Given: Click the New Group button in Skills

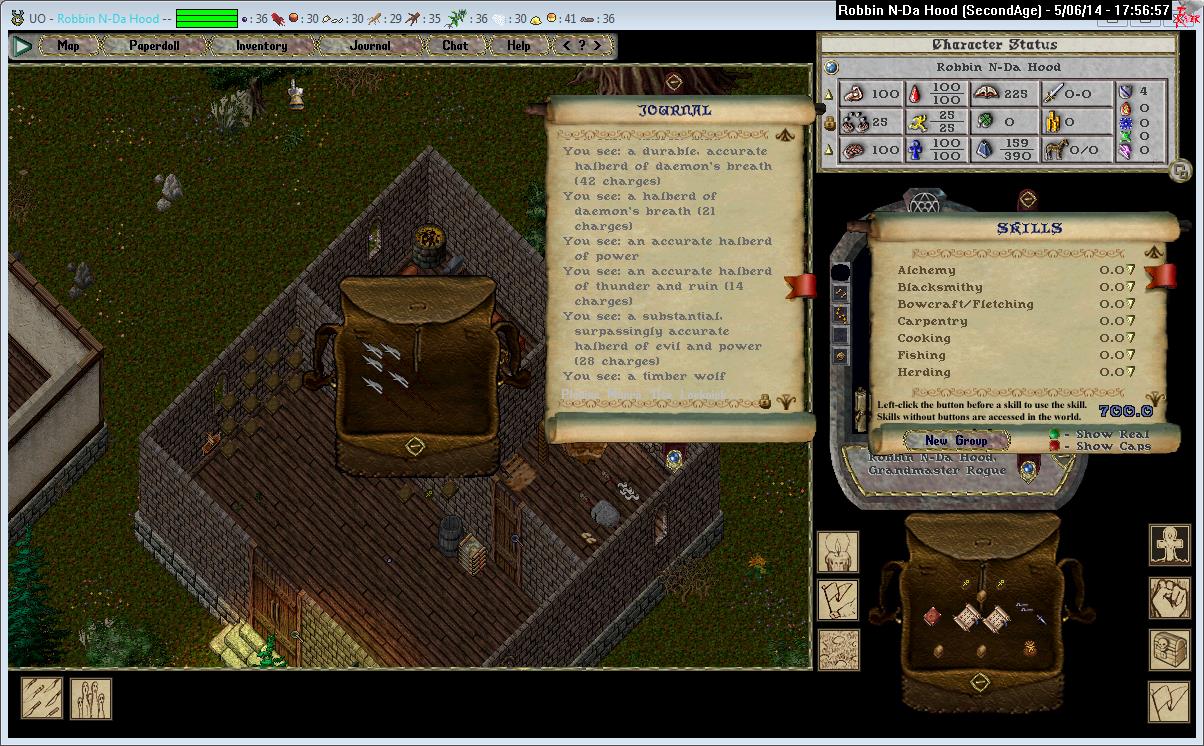Looking at the screenshot, I should pos(956,440).
